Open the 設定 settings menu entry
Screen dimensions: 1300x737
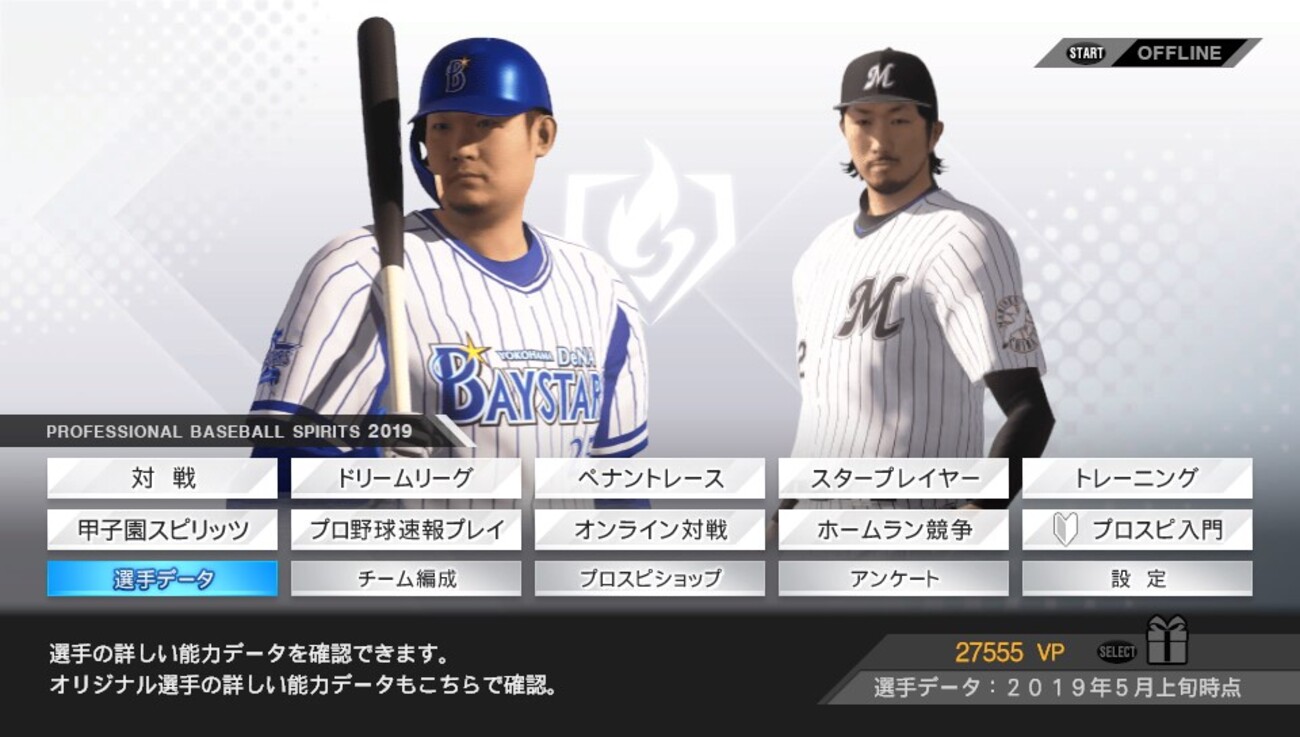point(1137,577)
